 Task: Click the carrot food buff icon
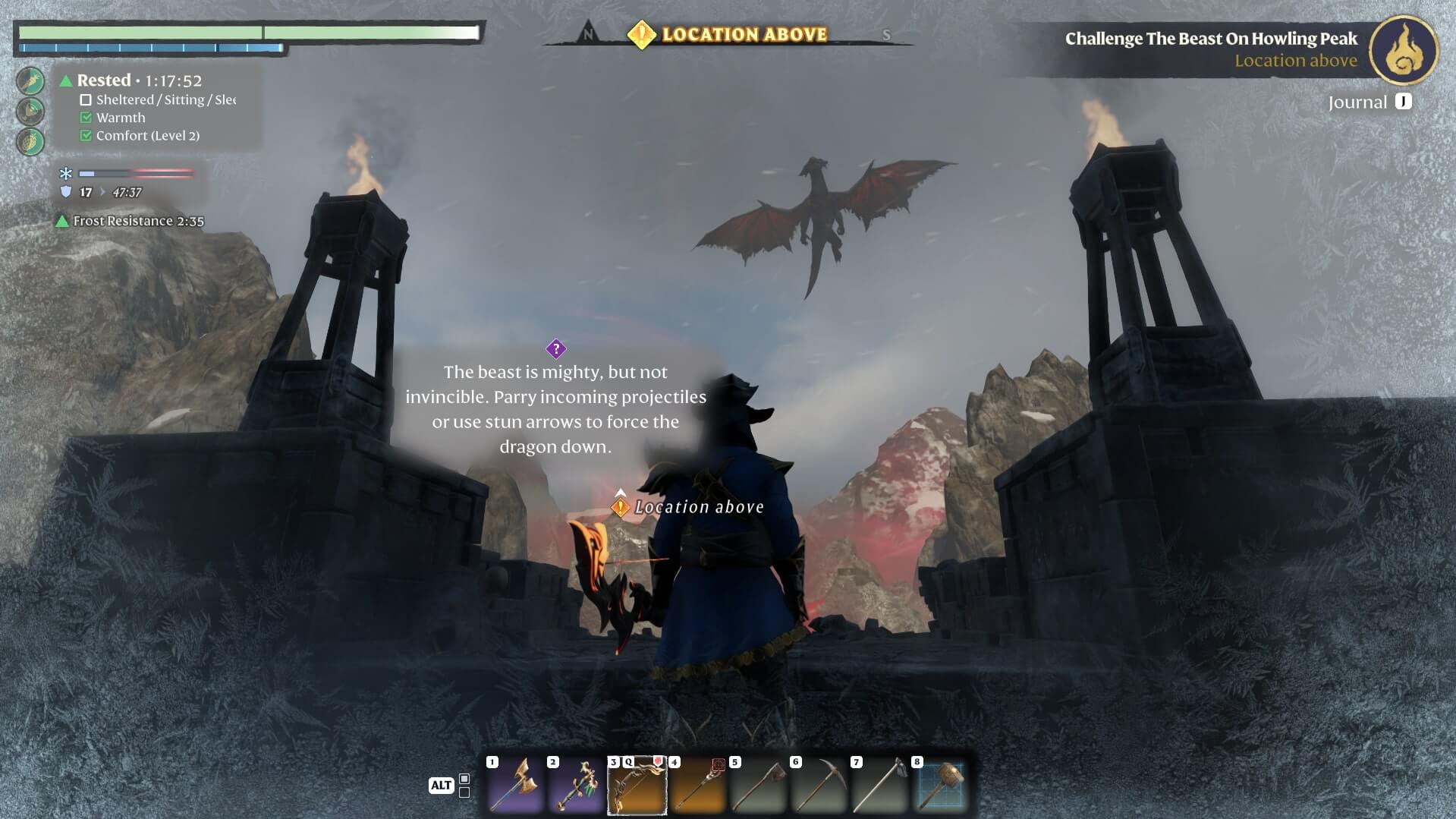(31, 80)
